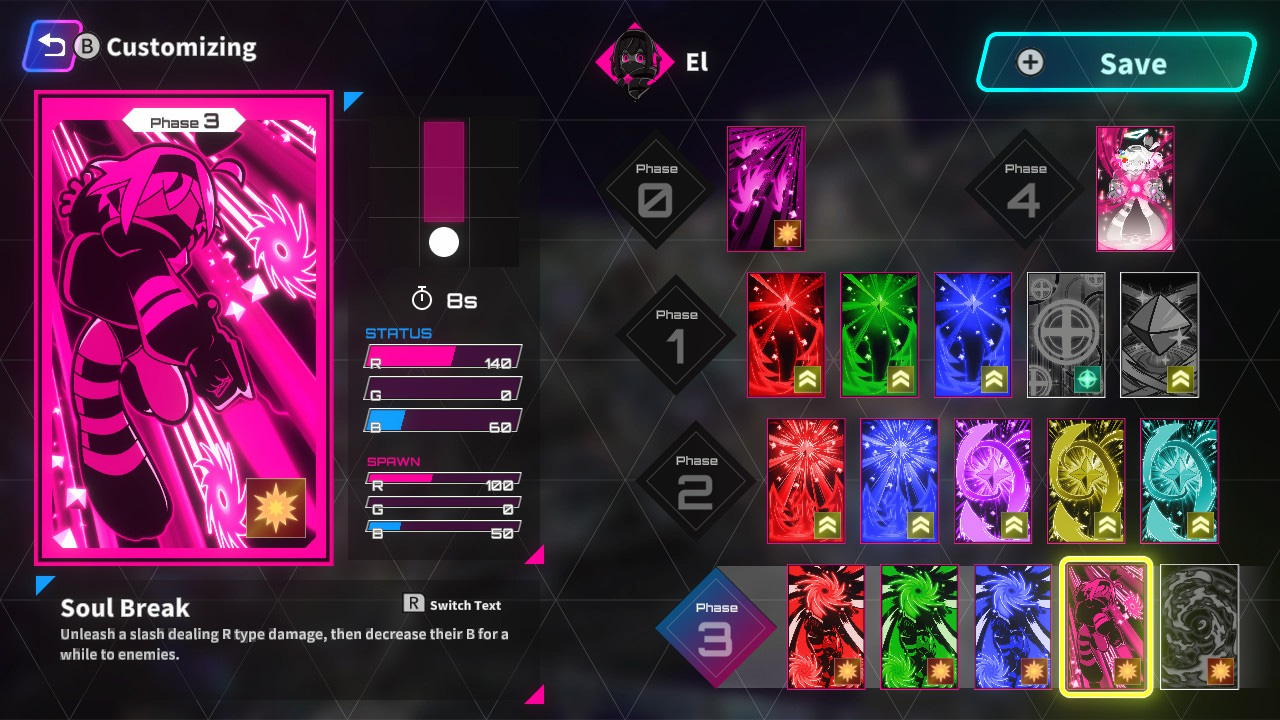Select the green spiral Phase 3 card

918,627
